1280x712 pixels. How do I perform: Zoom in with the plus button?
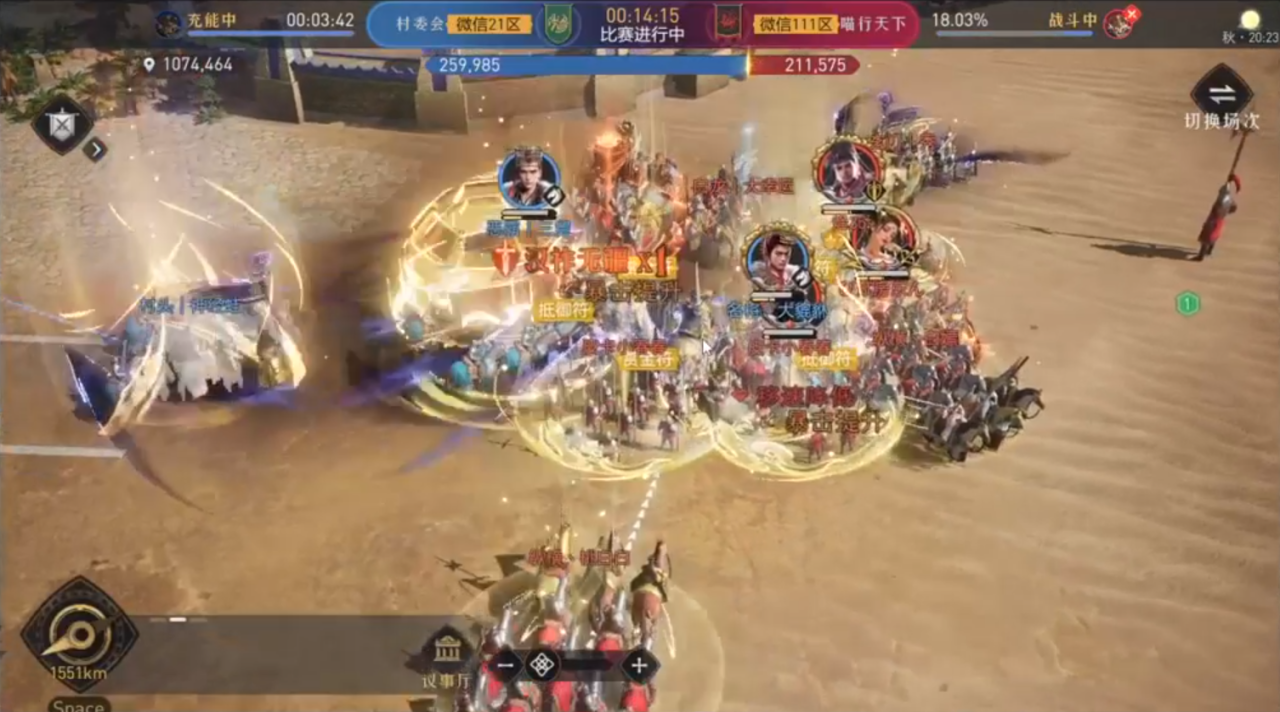click(639, 665)
